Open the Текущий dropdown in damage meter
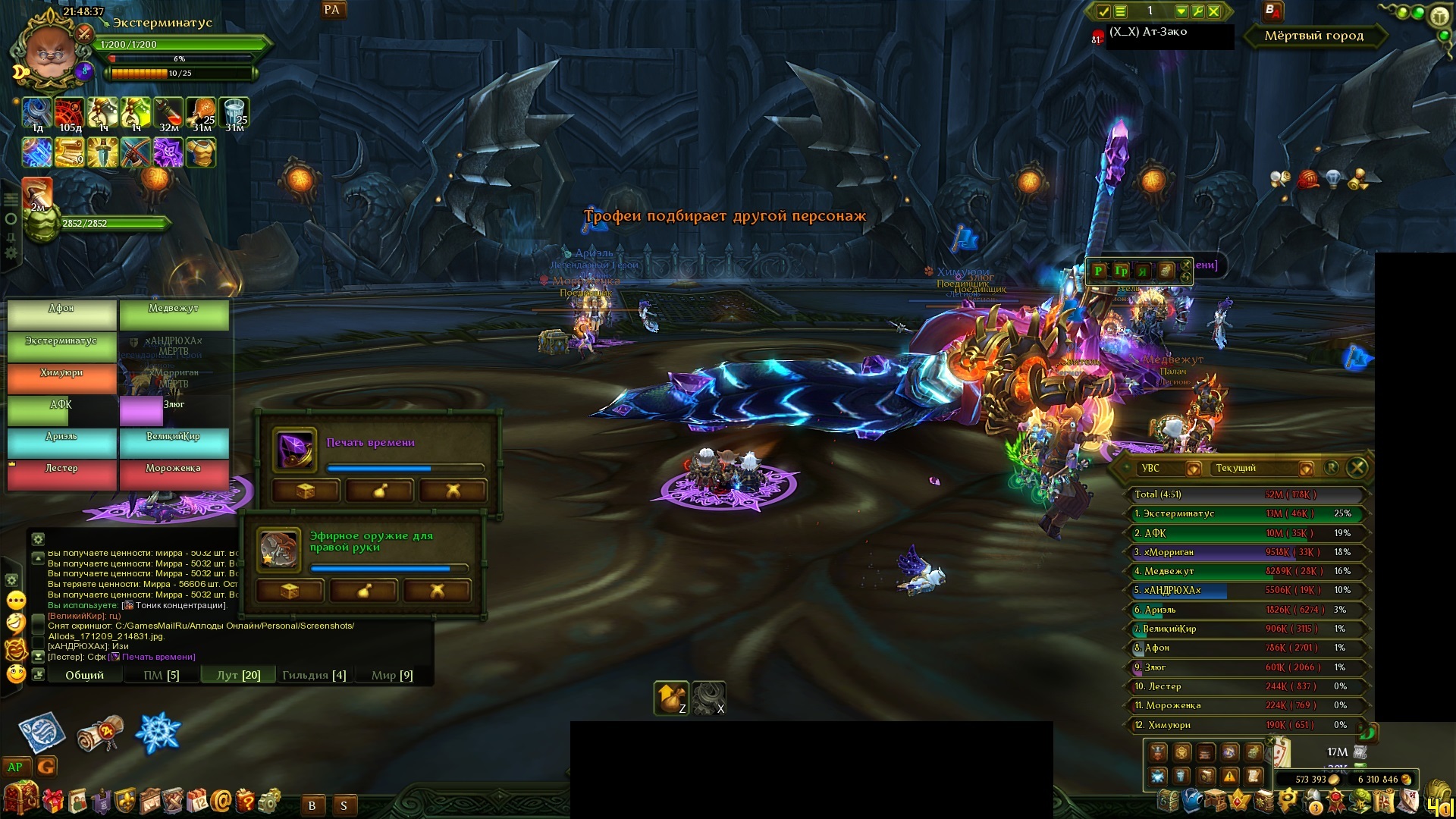 coord(1305,469)
